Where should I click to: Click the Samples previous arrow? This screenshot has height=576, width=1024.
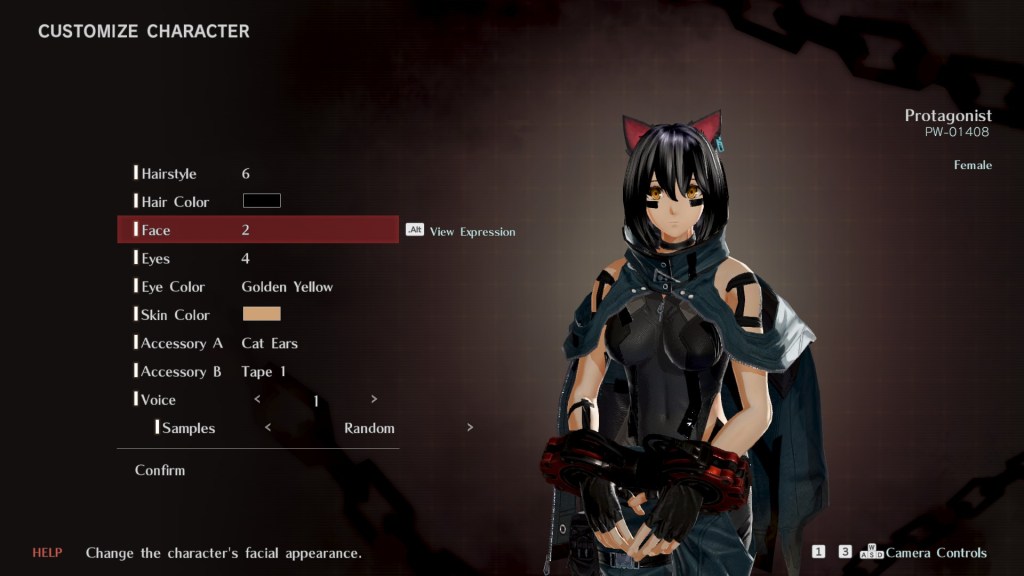[267, 428]
